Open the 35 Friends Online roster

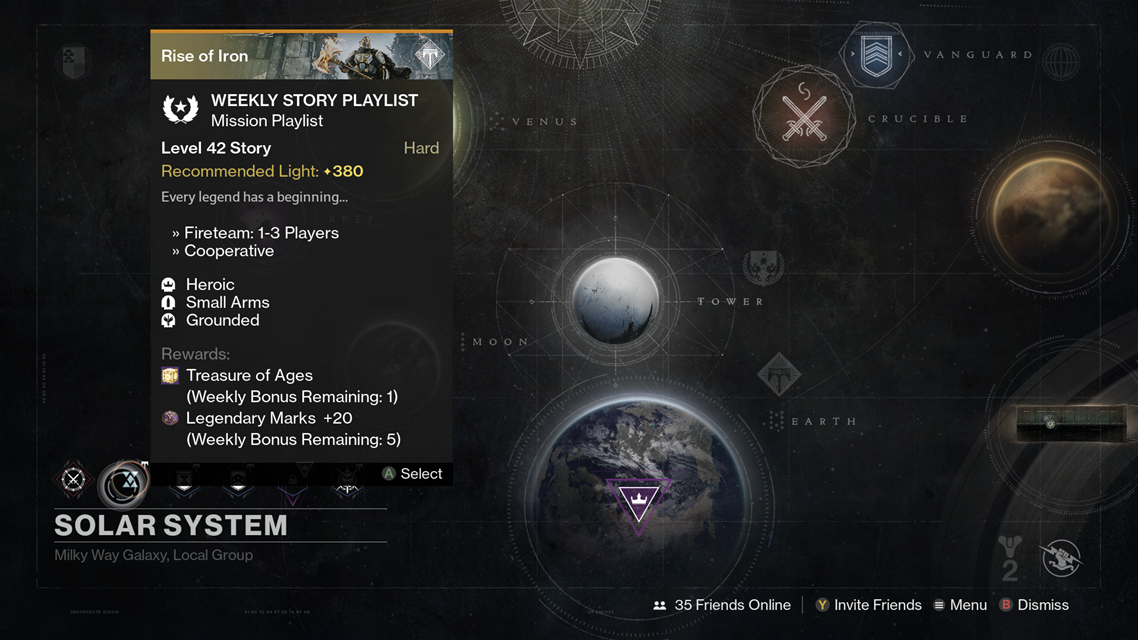(722, 605)
